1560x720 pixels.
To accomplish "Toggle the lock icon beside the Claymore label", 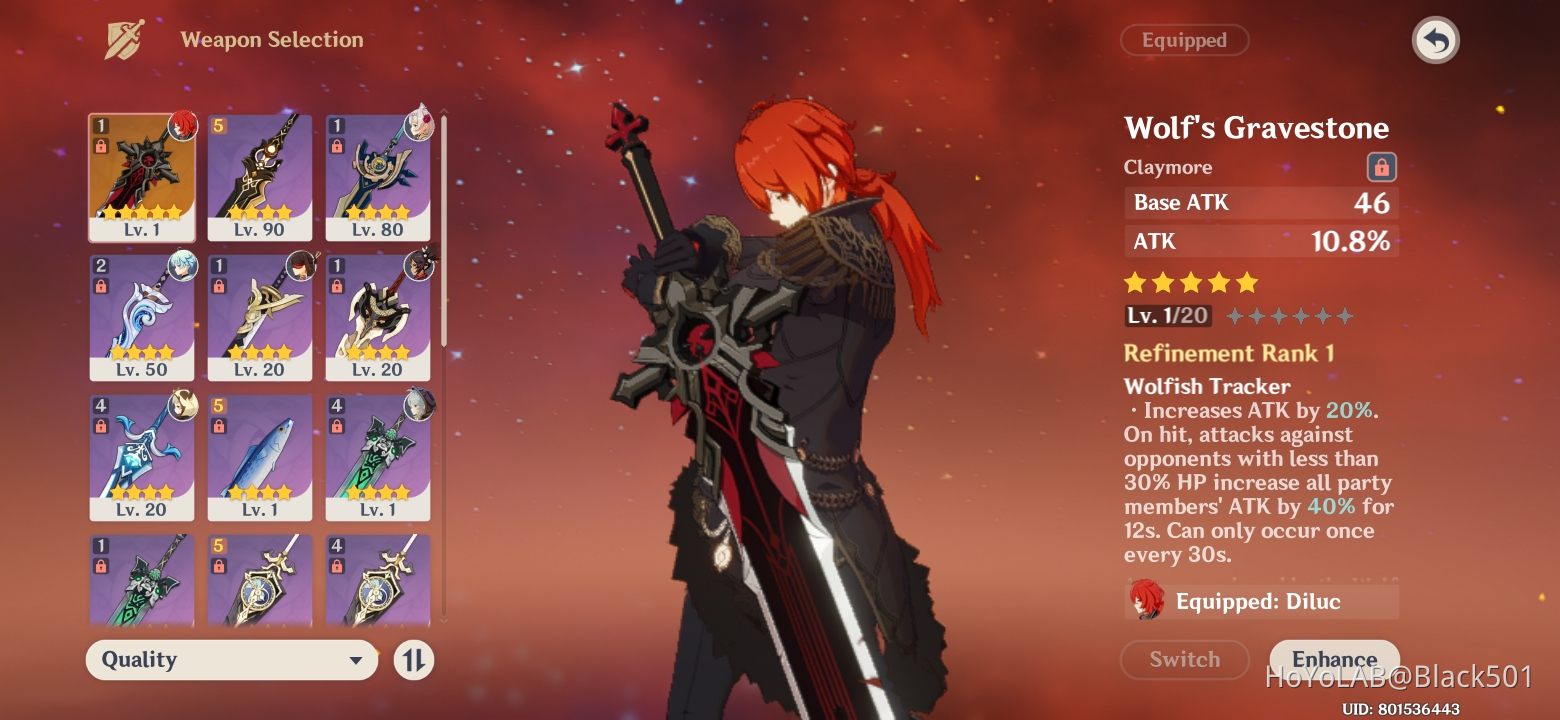I will point(1380,167).
